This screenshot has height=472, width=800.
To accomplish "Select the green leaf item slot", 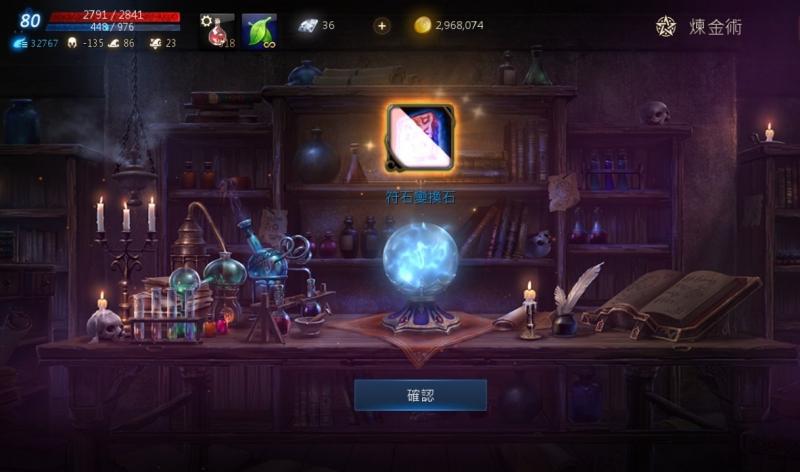I will tap(259, 30).
